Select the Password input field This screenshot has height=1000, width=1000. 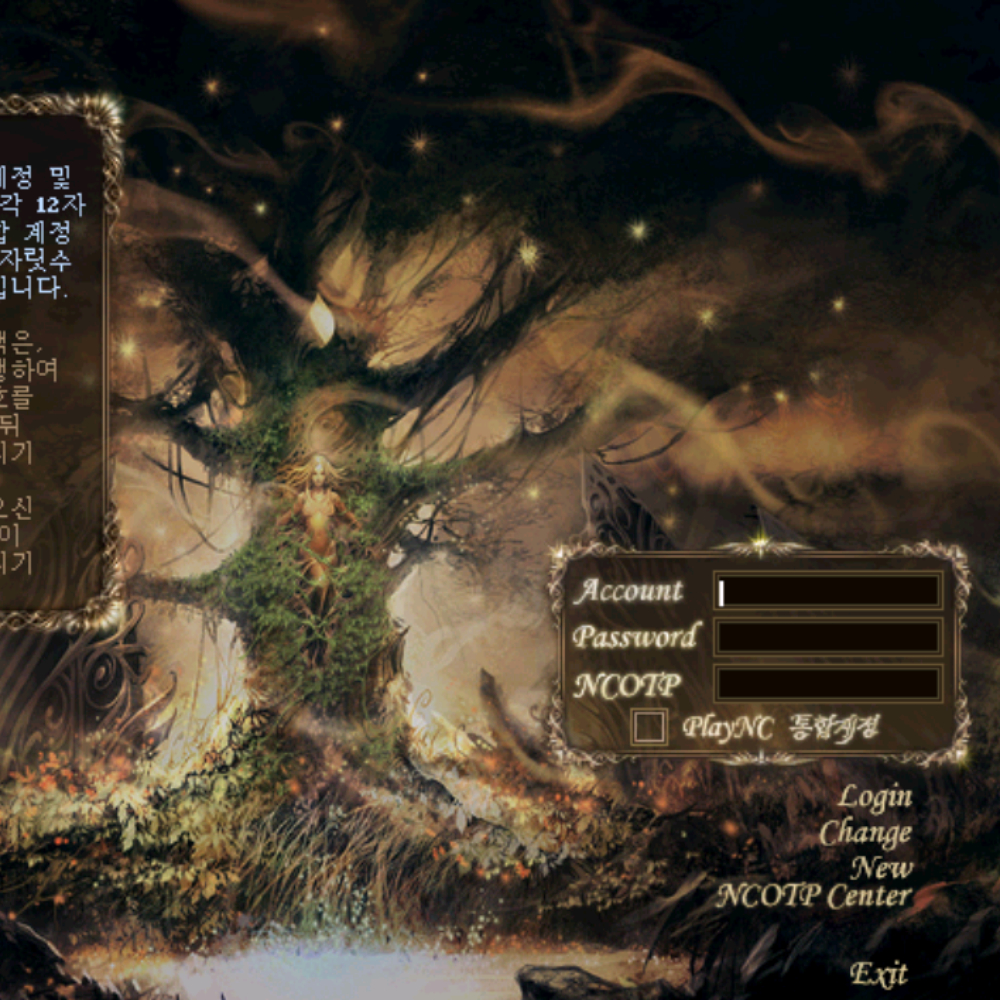828,637
